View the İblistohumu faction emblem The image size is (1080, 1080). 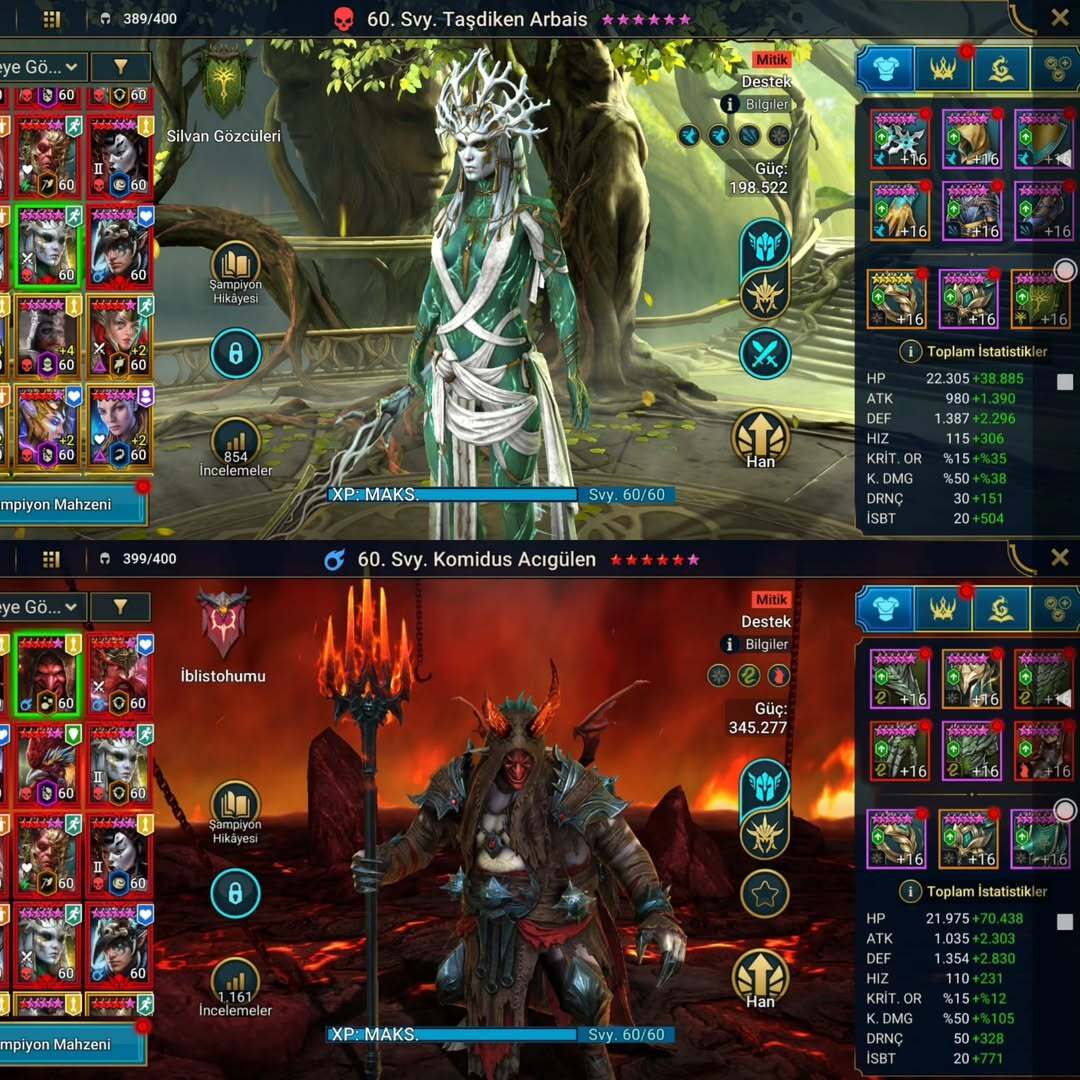[x=224, y=621]
